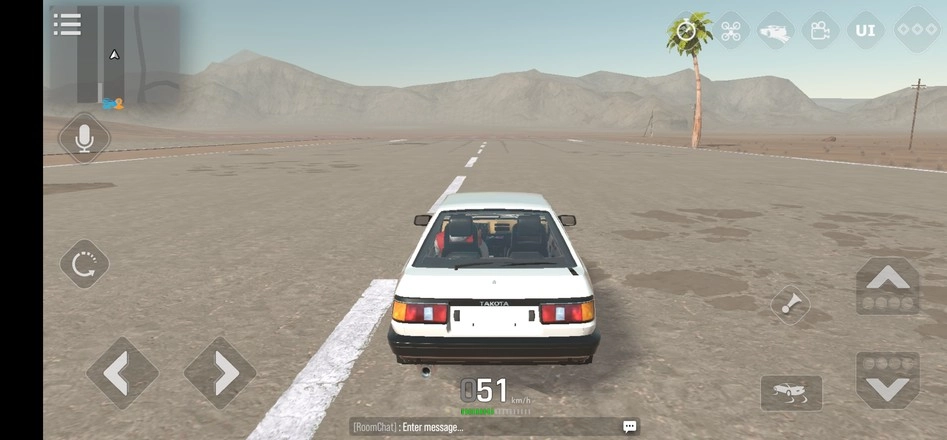Toggle the UI visibility button
The height and width of the screenshot is (440, 947).
pyautogui.click(x=865, y=30)
